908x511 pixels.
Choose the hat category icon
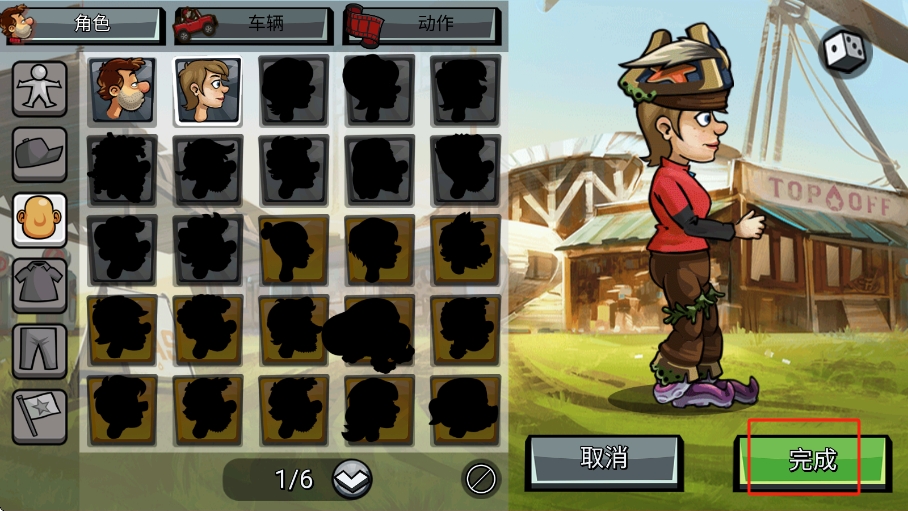[x=40, y=154]
